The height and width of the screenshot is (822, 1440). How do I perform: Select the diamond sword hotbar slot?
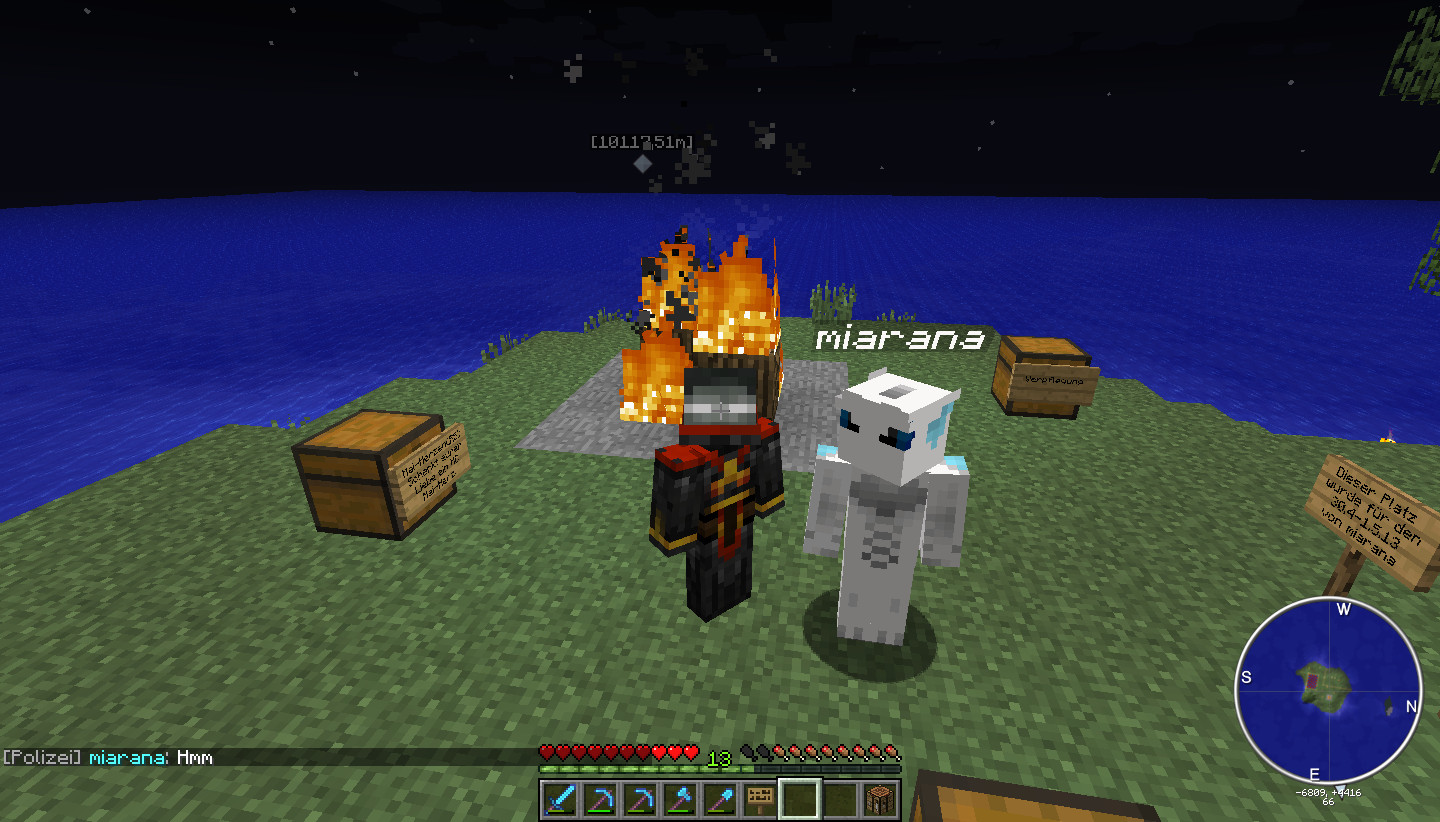(560, 799)
